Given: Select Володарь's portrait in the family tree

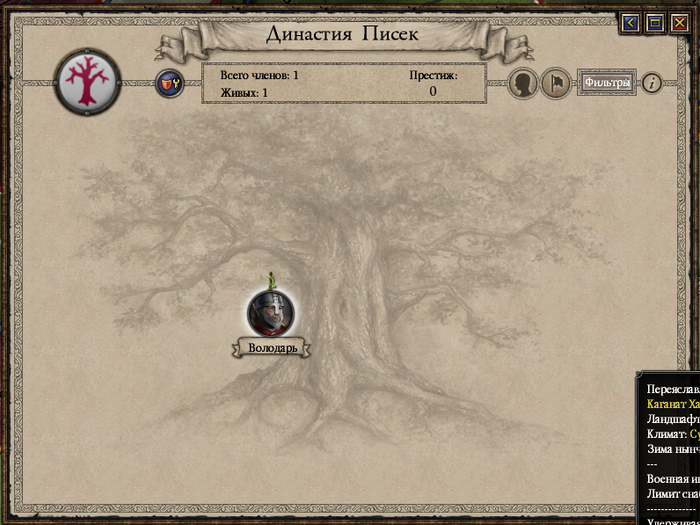Looking at the screenshot, I should click(271, 312).
